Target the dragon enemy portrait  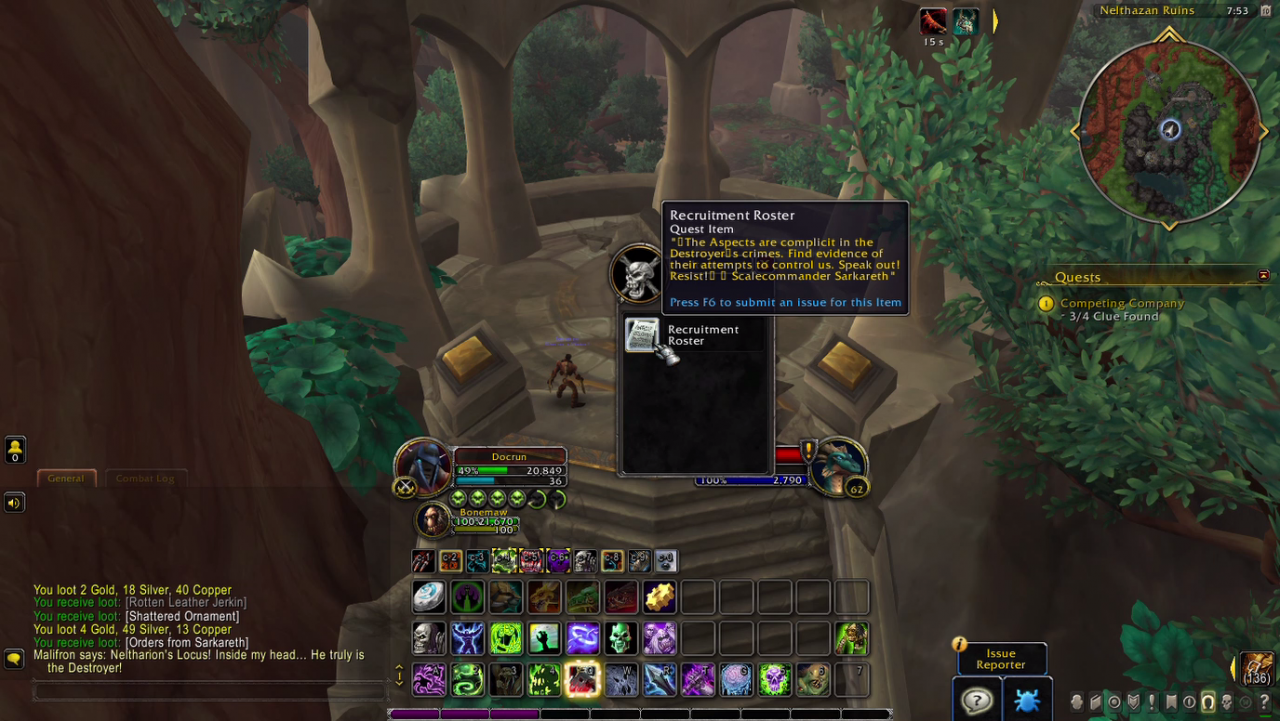tap(838, 466)
